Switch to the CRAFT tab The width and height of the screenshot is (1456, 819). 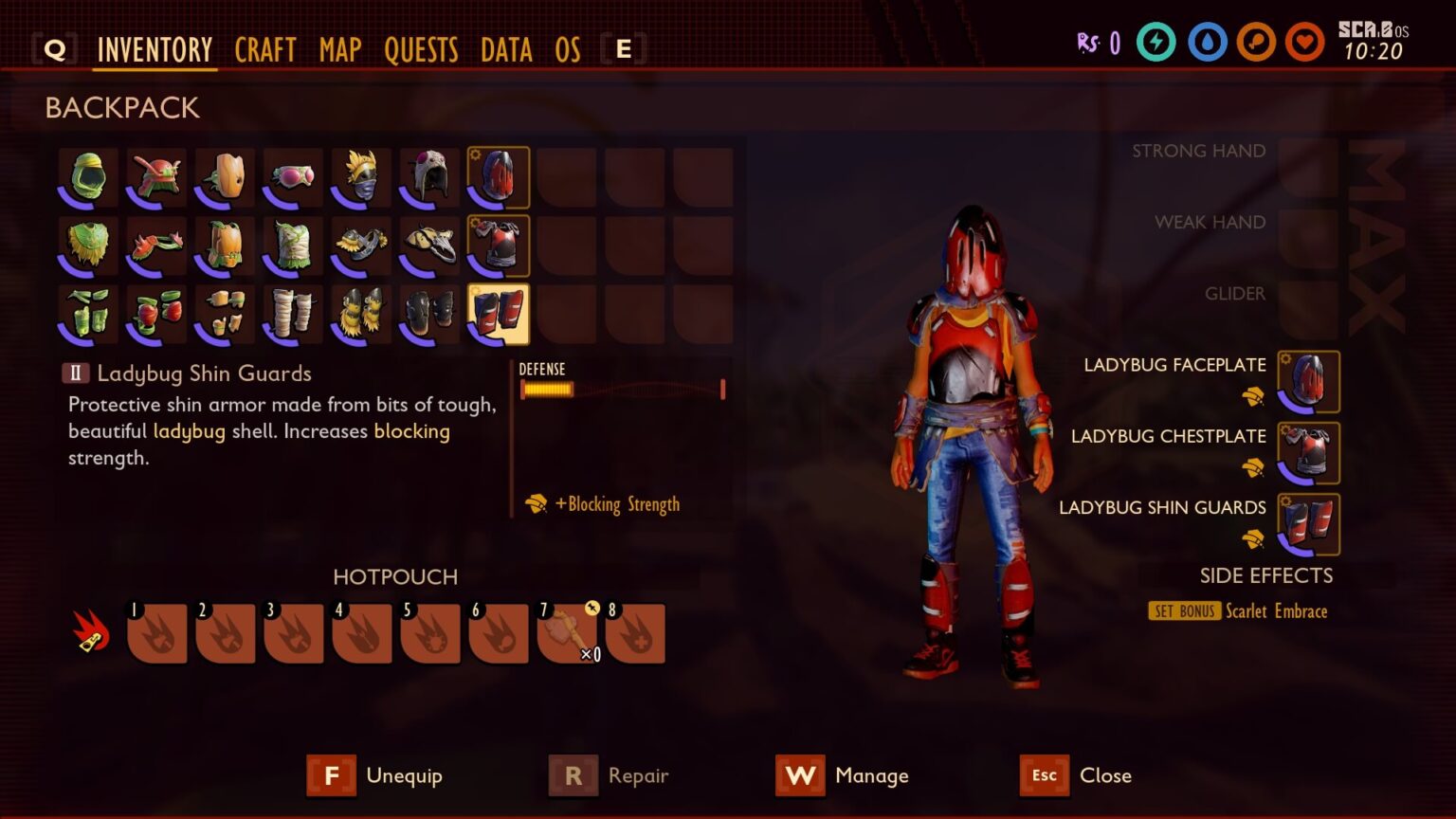coord(265,50)
